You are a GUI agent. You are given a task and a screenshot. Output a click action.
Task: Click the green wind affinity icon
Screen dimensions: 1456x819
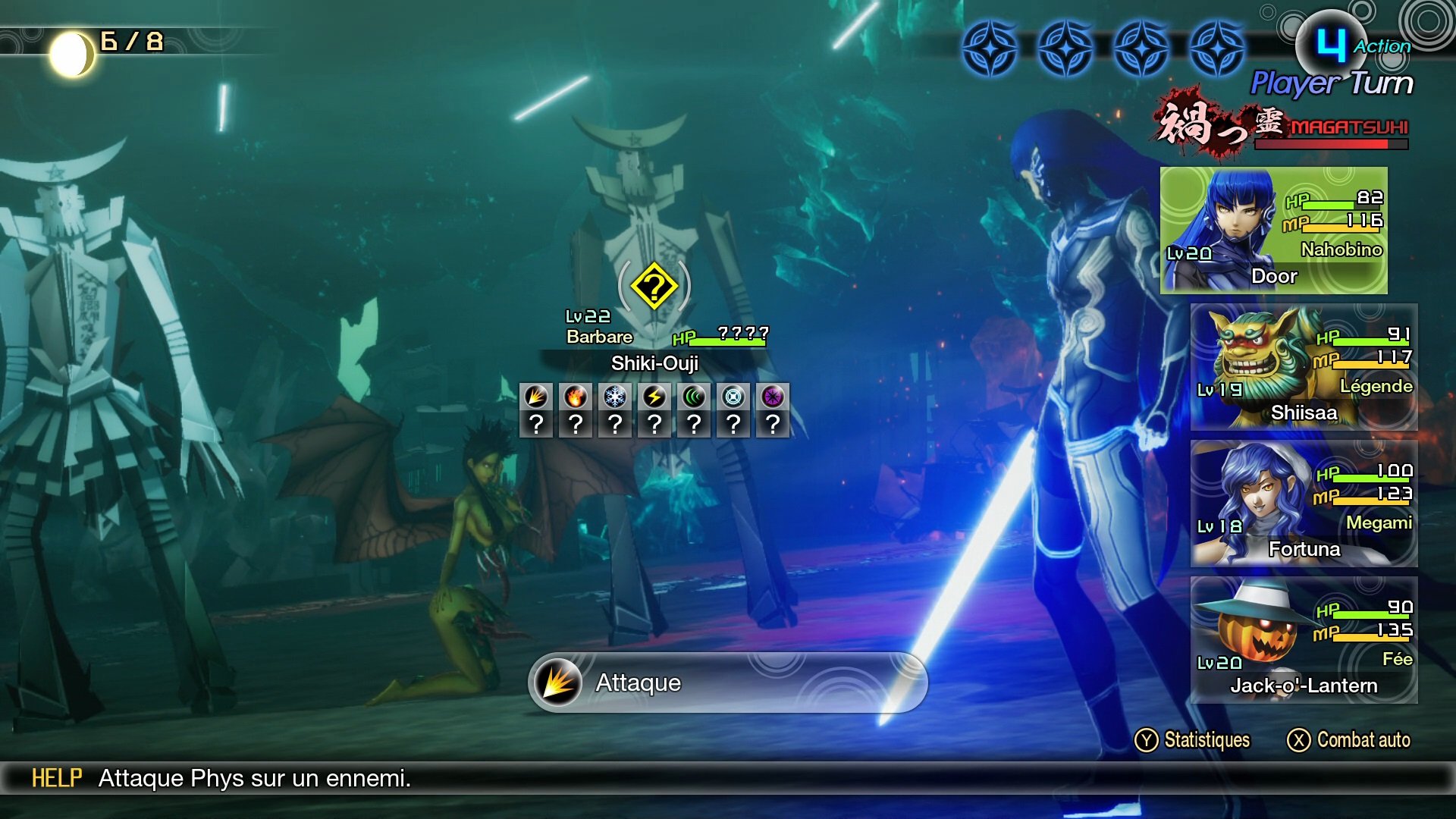point(694,397)
